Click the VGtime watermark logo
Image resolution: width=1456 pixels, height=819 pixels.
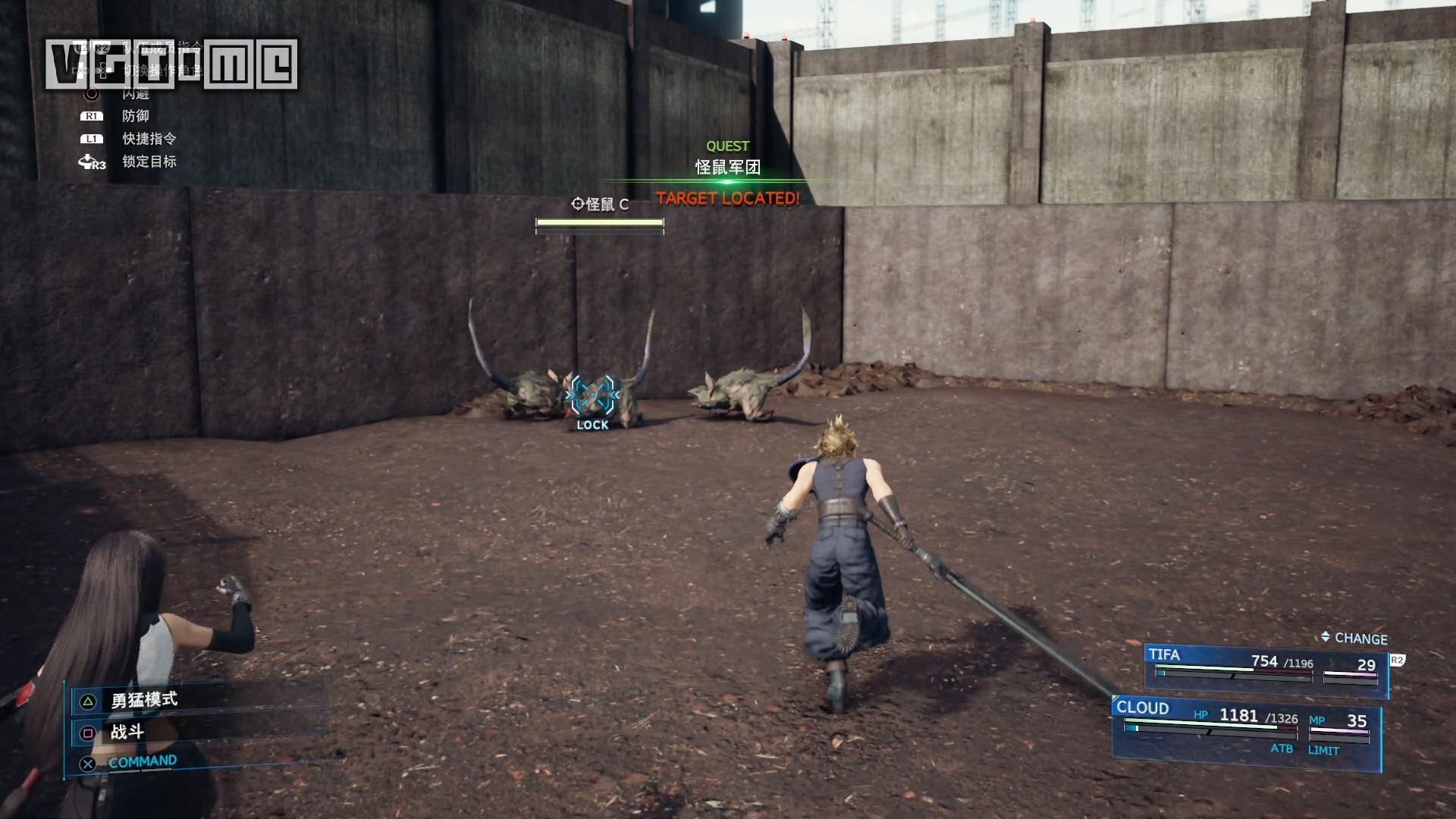click(171, 64)
